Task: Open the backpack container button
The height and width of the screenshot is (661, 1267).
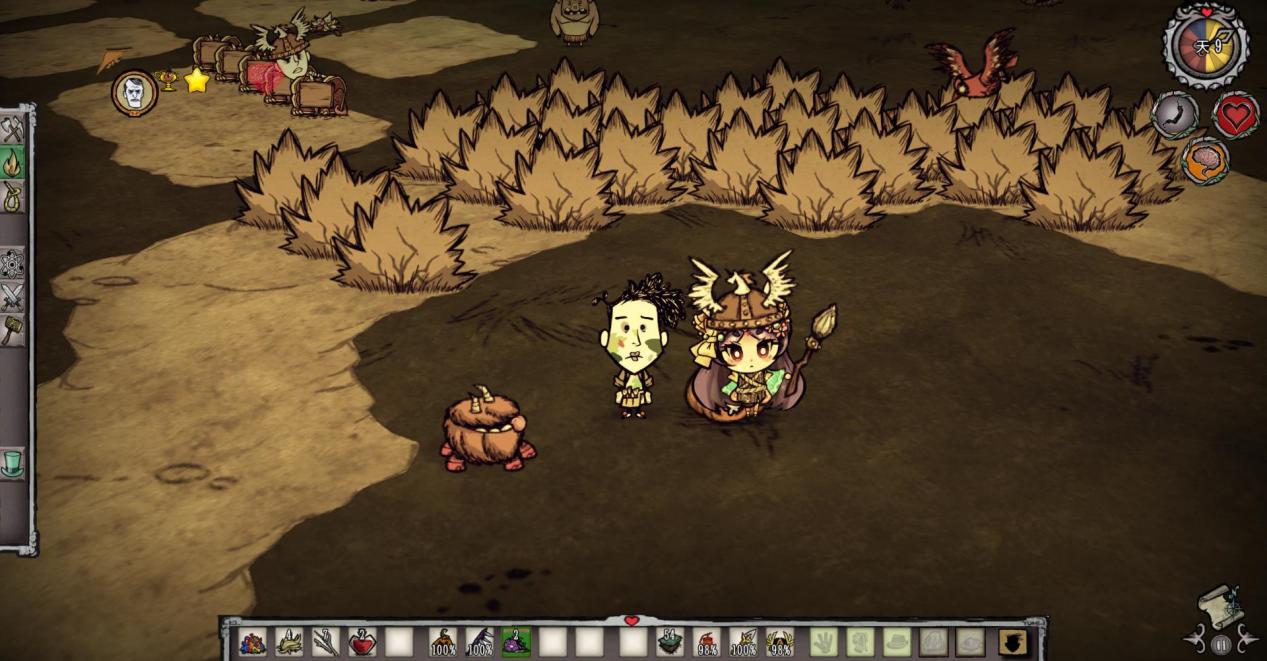Action: [x=1013, y=642]
